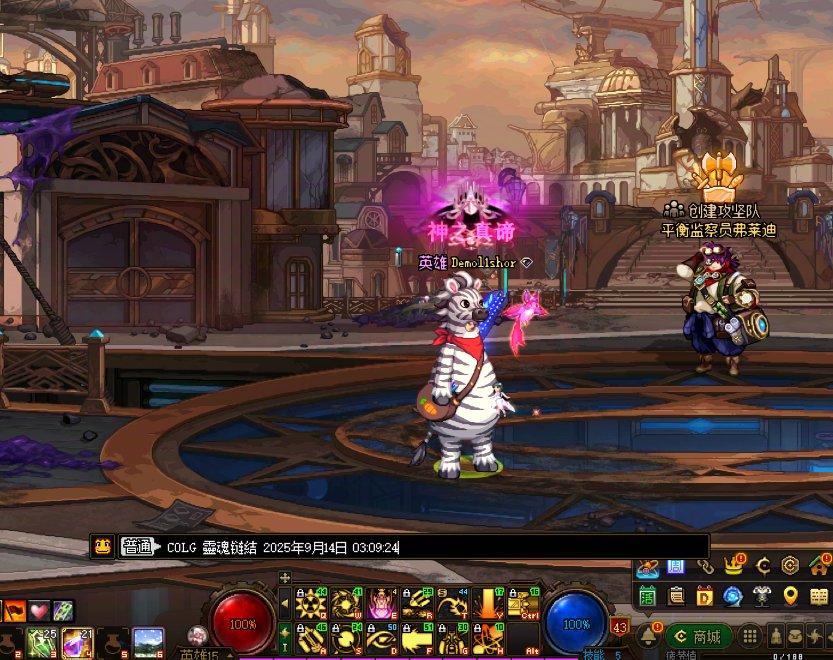Click the heart buff icon
Viewport: 833px width, 660px height.
(x=38, y=610)
